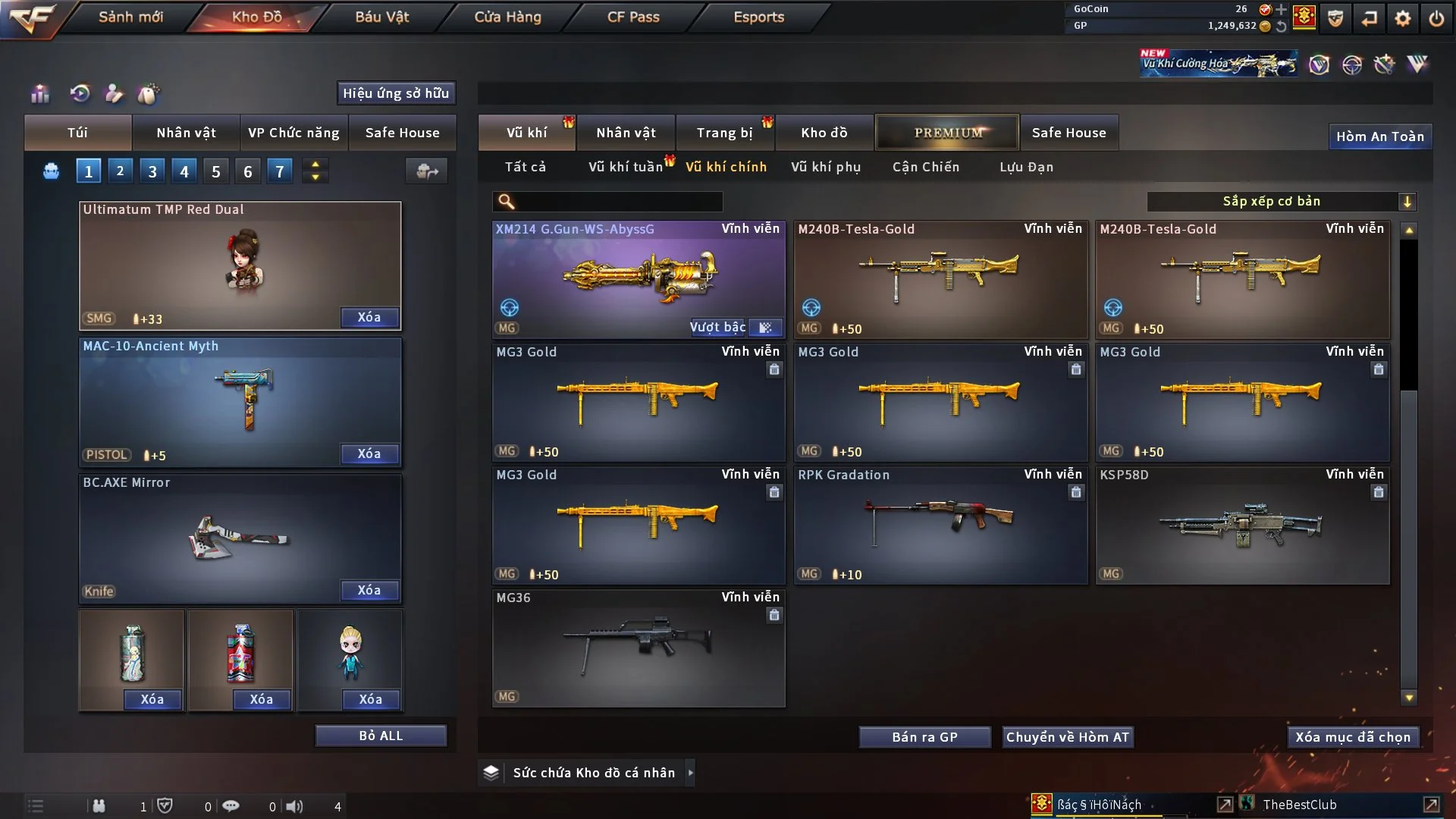Open the item tag icon beside character gift icon

click(x=149, y=94)
